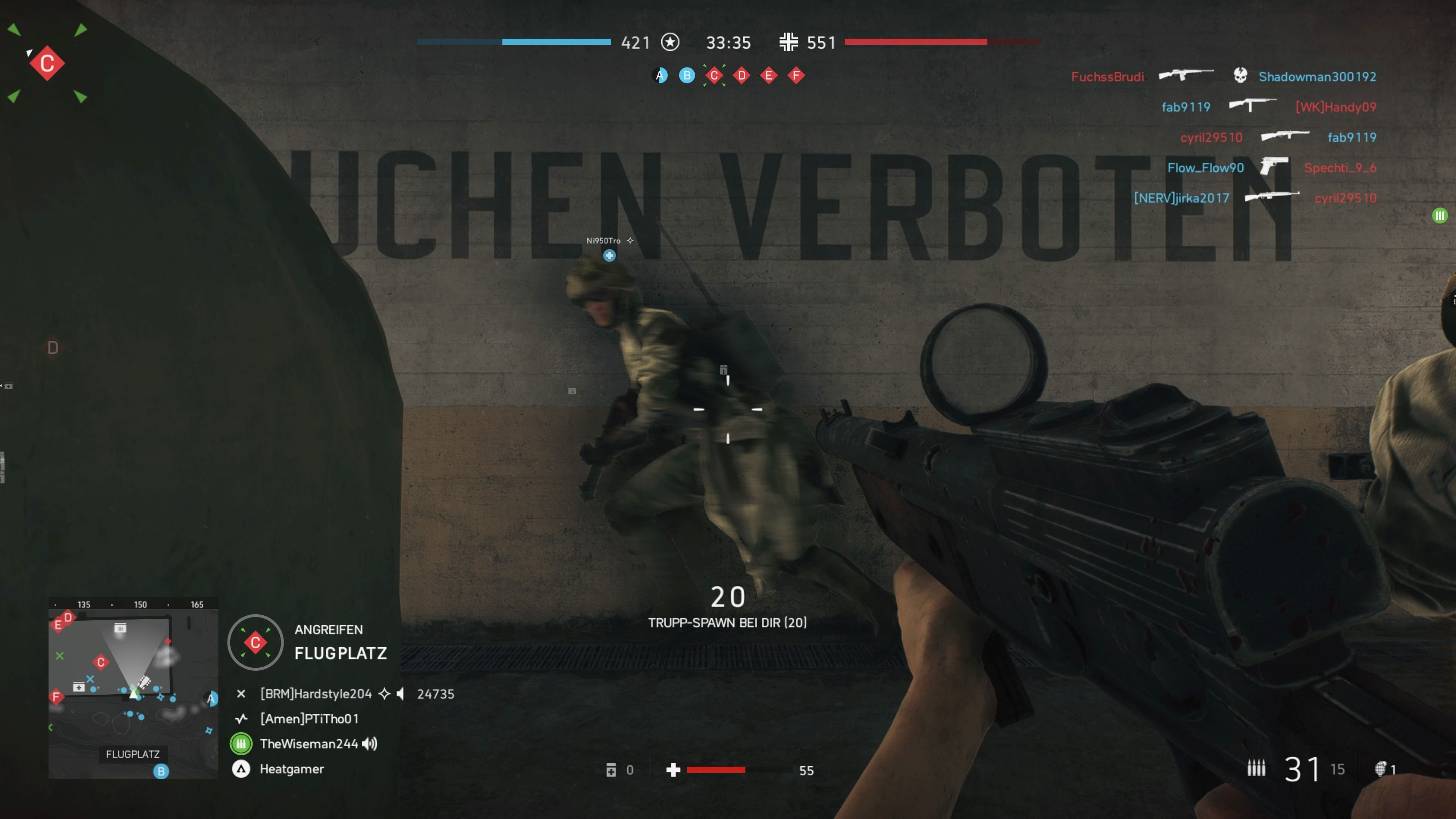This screenshot has width=1456, height=819.
Task: Collapse the squad leader diamond next to Hardstyle204
Action: click(x=384, y=694)
